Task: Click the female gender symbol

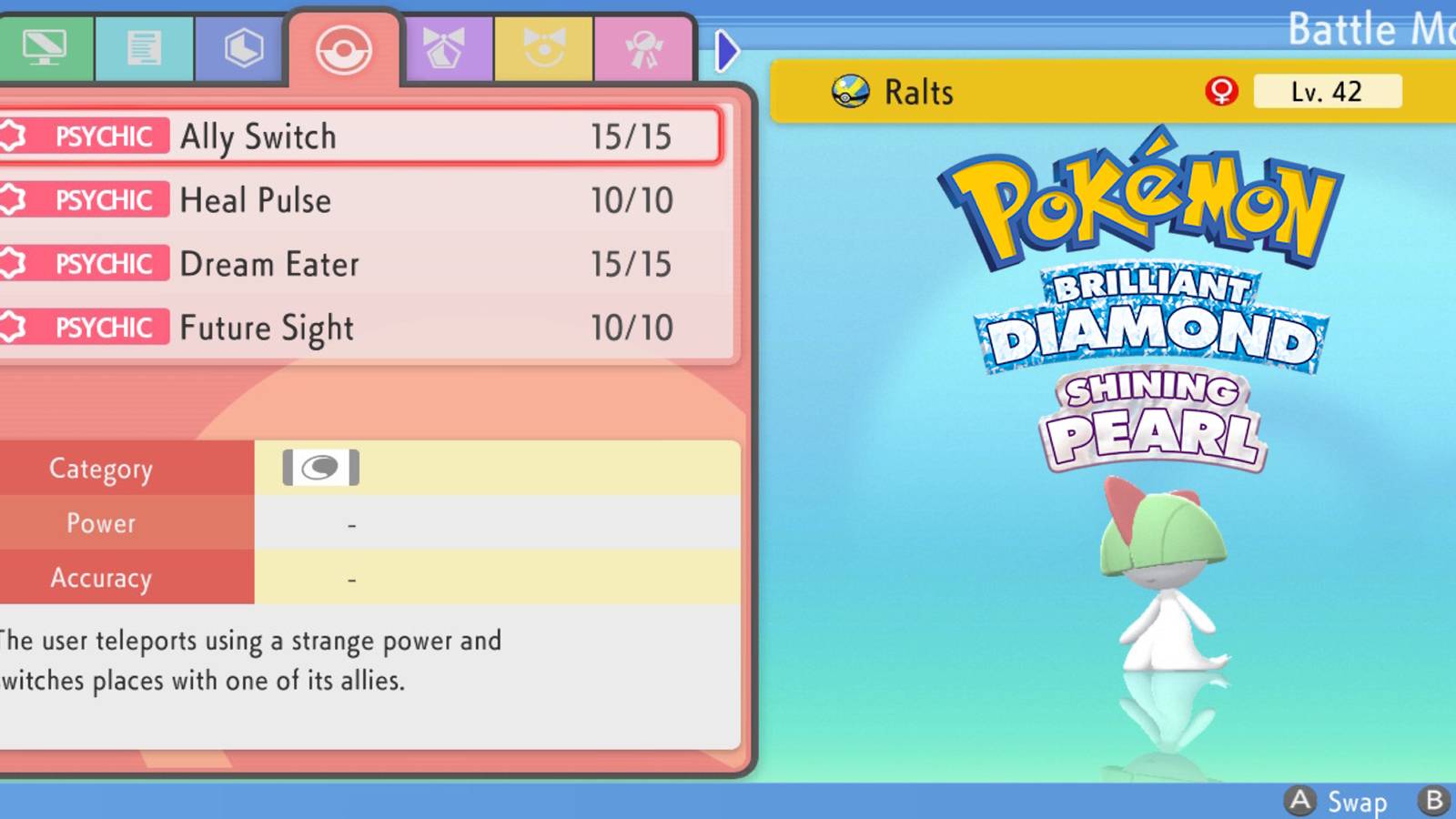Action: pyautogui.click(x=1222, y=91)
